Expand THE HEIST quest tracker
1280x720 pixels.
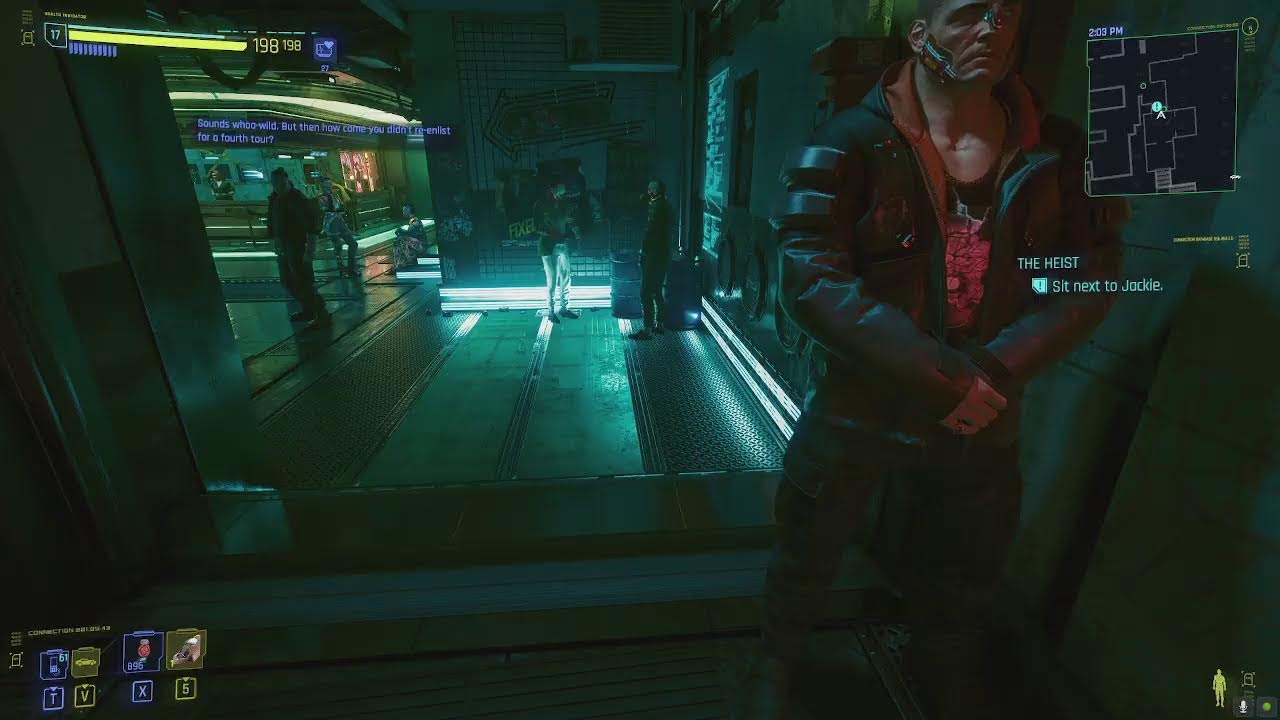click(x=1046, y=262)
